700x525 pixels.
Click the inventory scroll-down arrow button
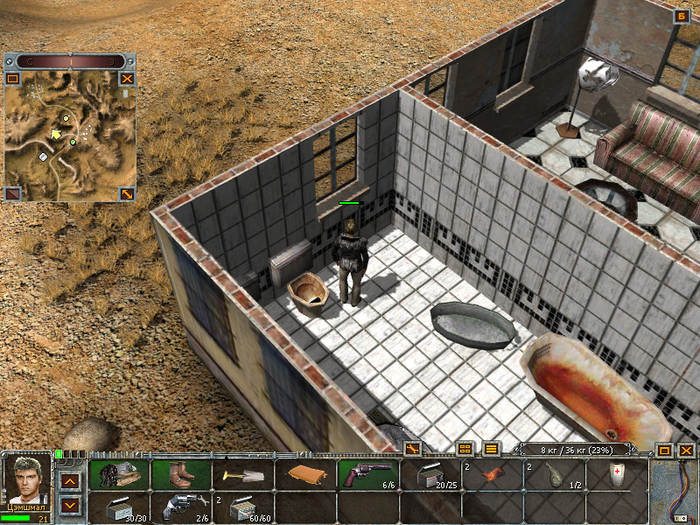point(70,506)
